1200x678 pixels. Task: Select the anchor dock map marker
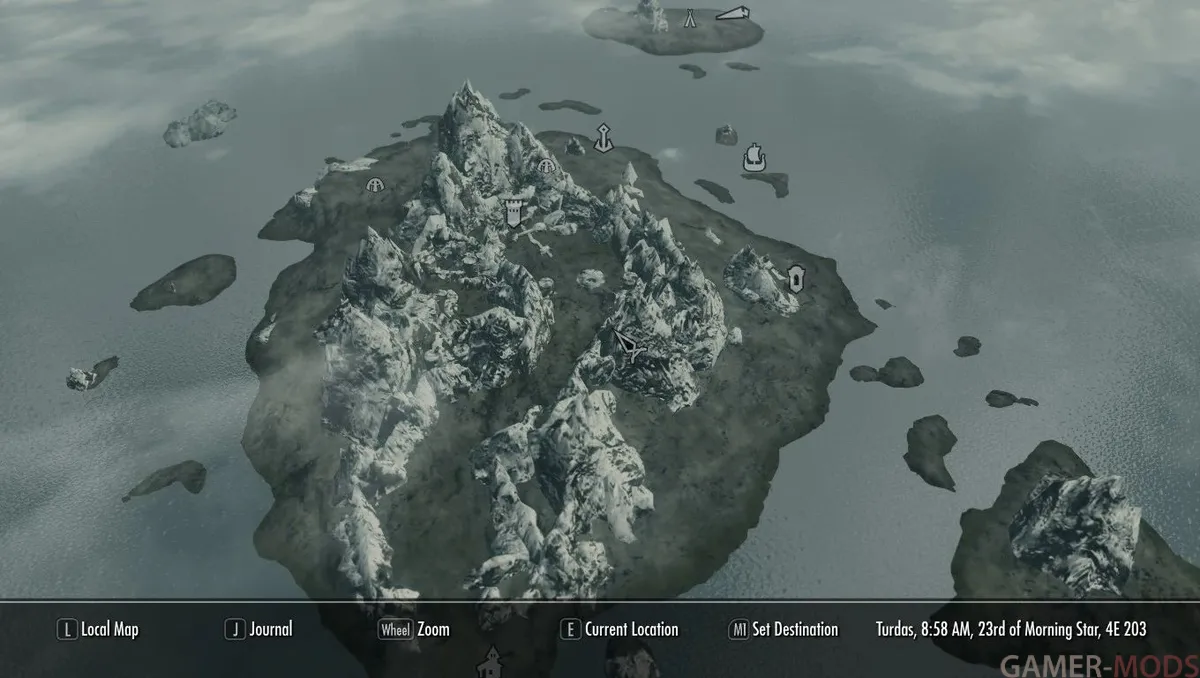click(x=603, y=138)
